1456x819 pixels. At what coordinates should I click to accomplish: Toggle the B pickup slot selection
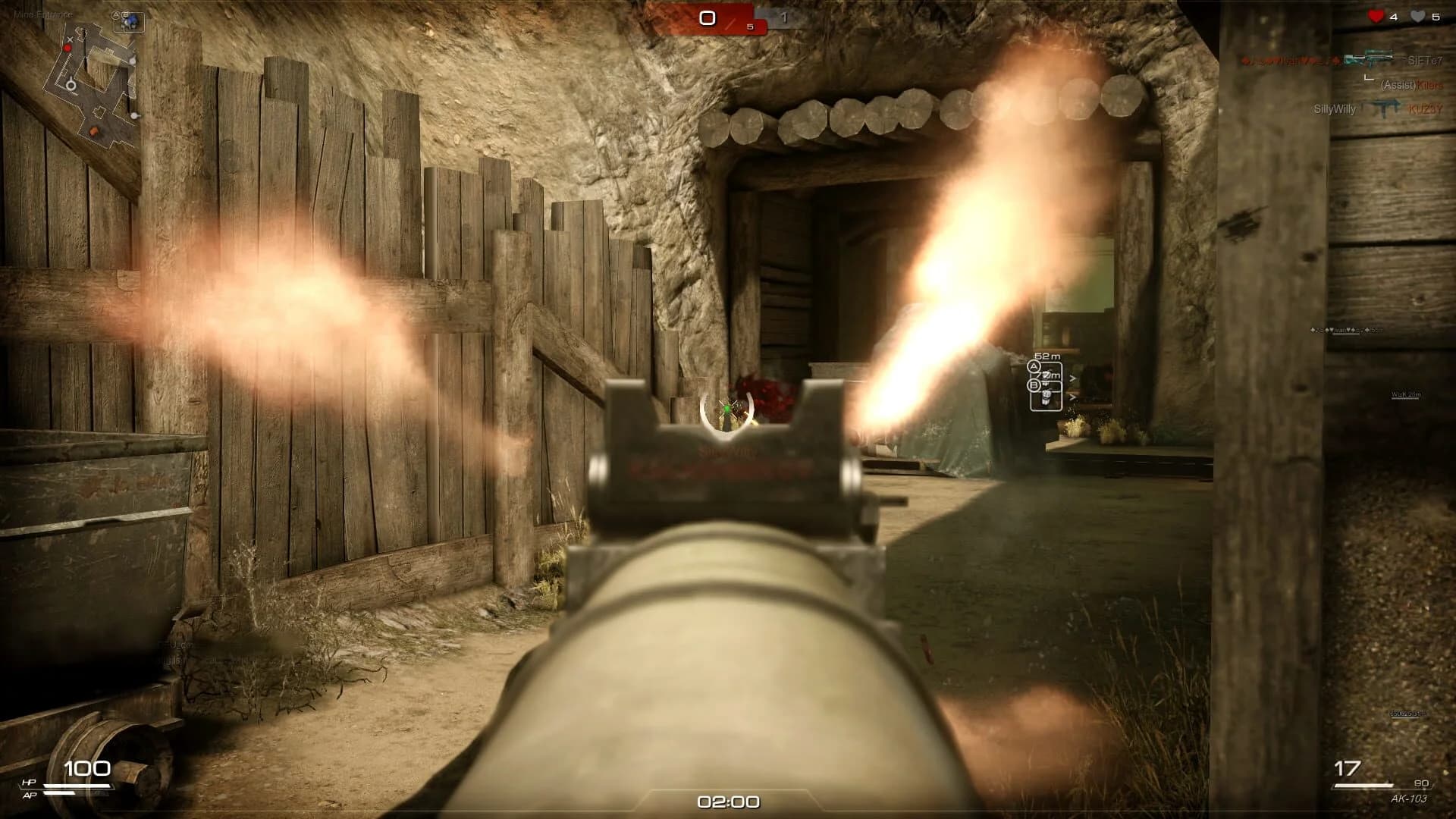[x=1034, y=384]
